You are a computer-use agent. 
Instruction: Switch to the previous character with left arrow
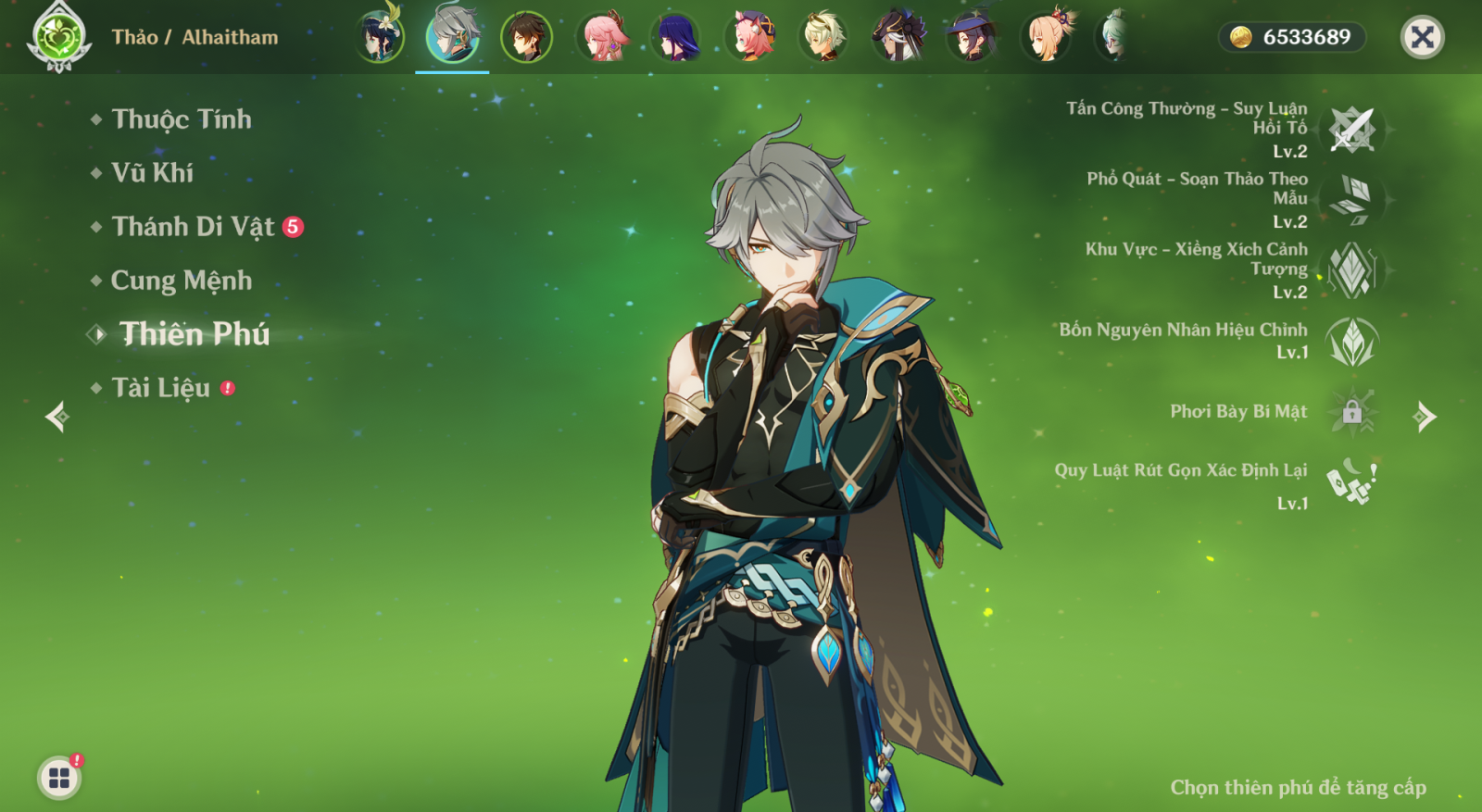[57, 417]
